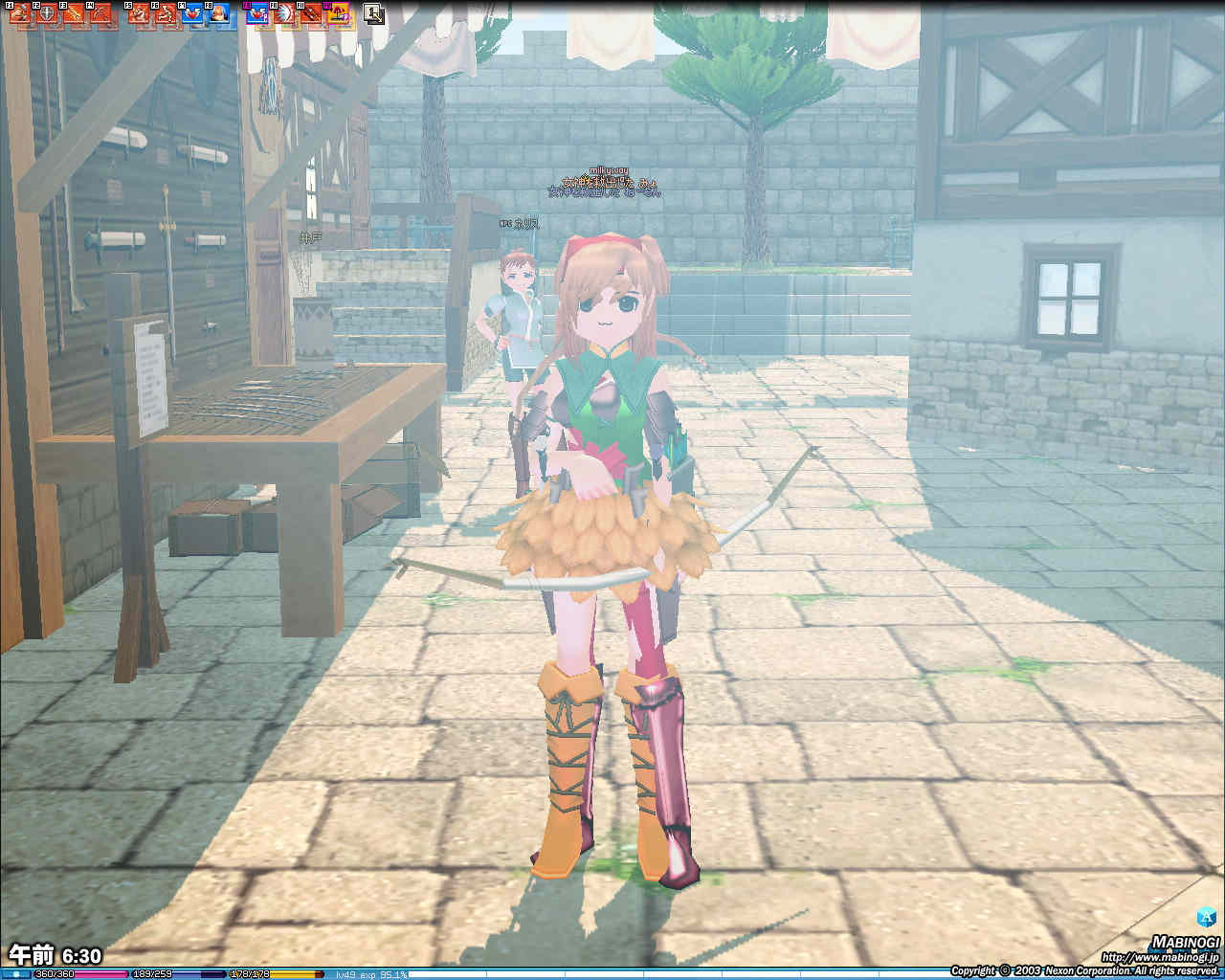This screenshot has width=1225, height=980.
Task: Use the F2 shield defense skill
Action: pos(45,13)
